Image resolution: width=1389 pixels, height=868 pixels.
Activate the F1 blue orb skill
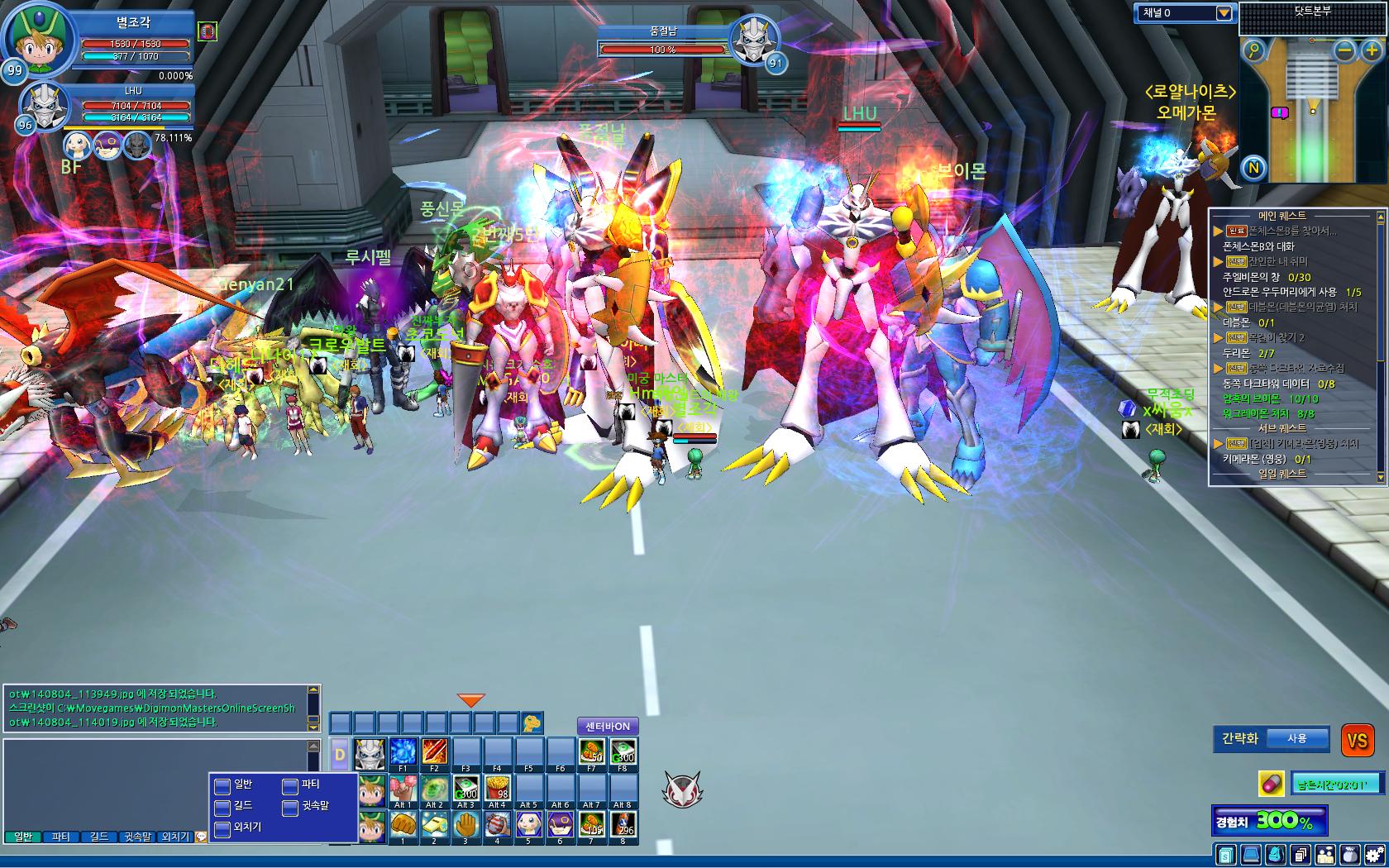click(403, 751)
